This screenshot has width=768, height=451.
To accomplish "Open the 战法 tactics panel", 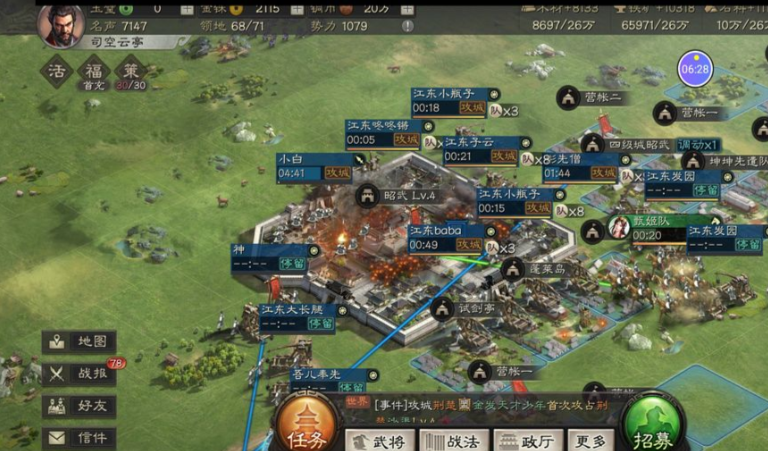I will (x=457, y=441).
